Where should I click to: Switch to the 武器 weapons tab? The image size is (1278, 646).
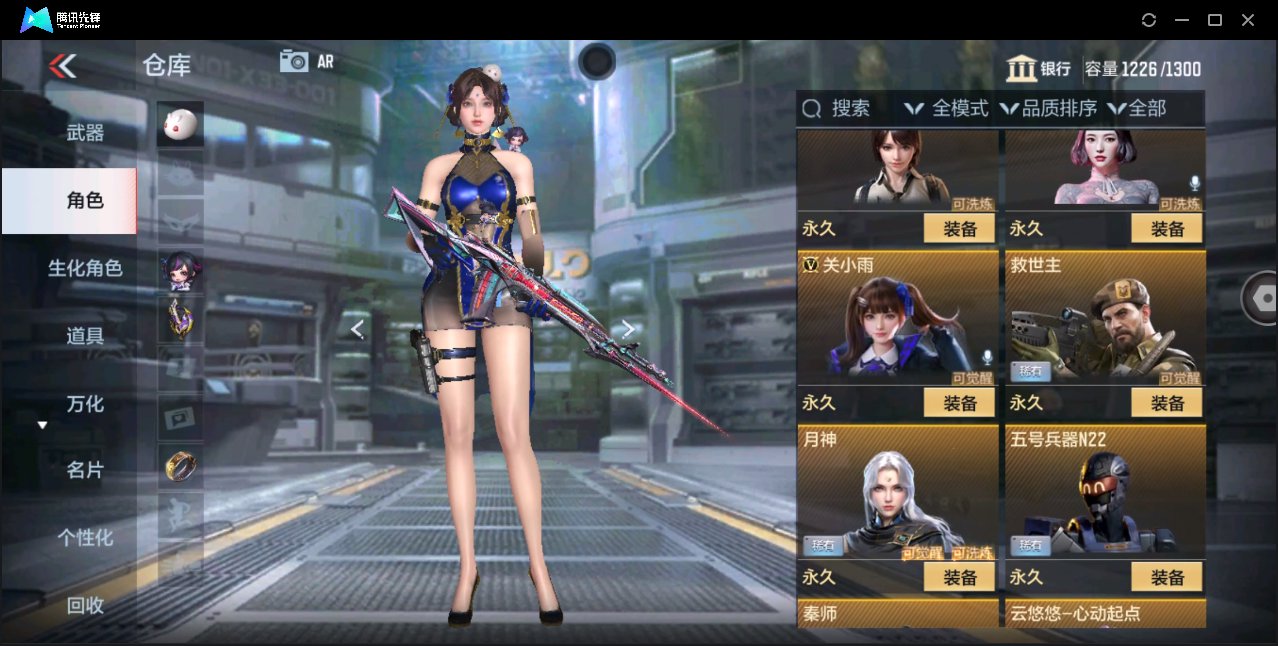[85, 132]
